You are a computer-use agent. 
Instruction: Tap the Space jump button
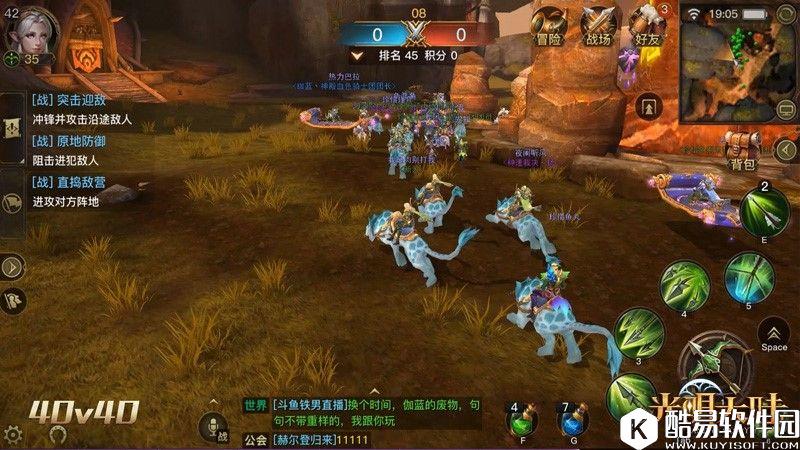(773, 335)
